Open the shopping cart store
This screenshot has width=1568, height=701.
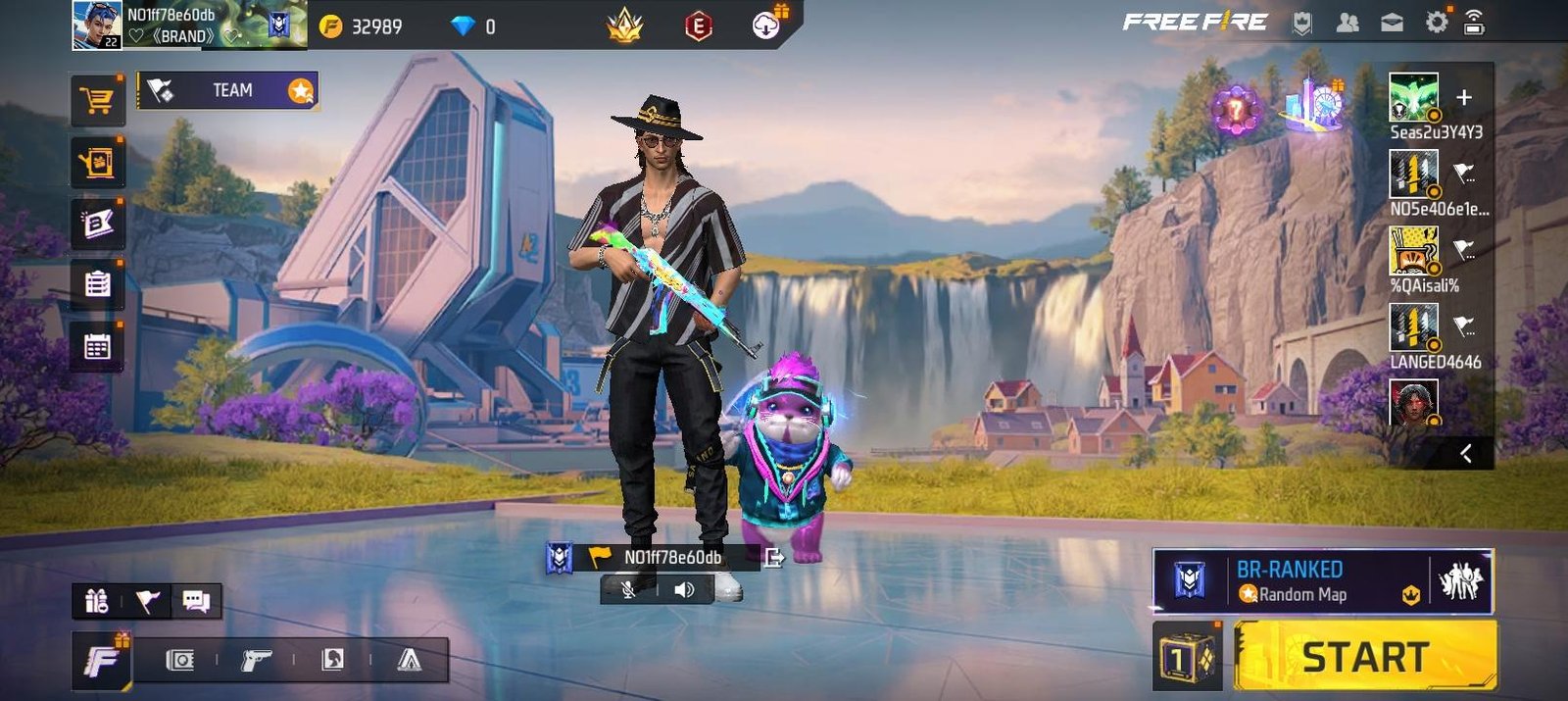97,101
